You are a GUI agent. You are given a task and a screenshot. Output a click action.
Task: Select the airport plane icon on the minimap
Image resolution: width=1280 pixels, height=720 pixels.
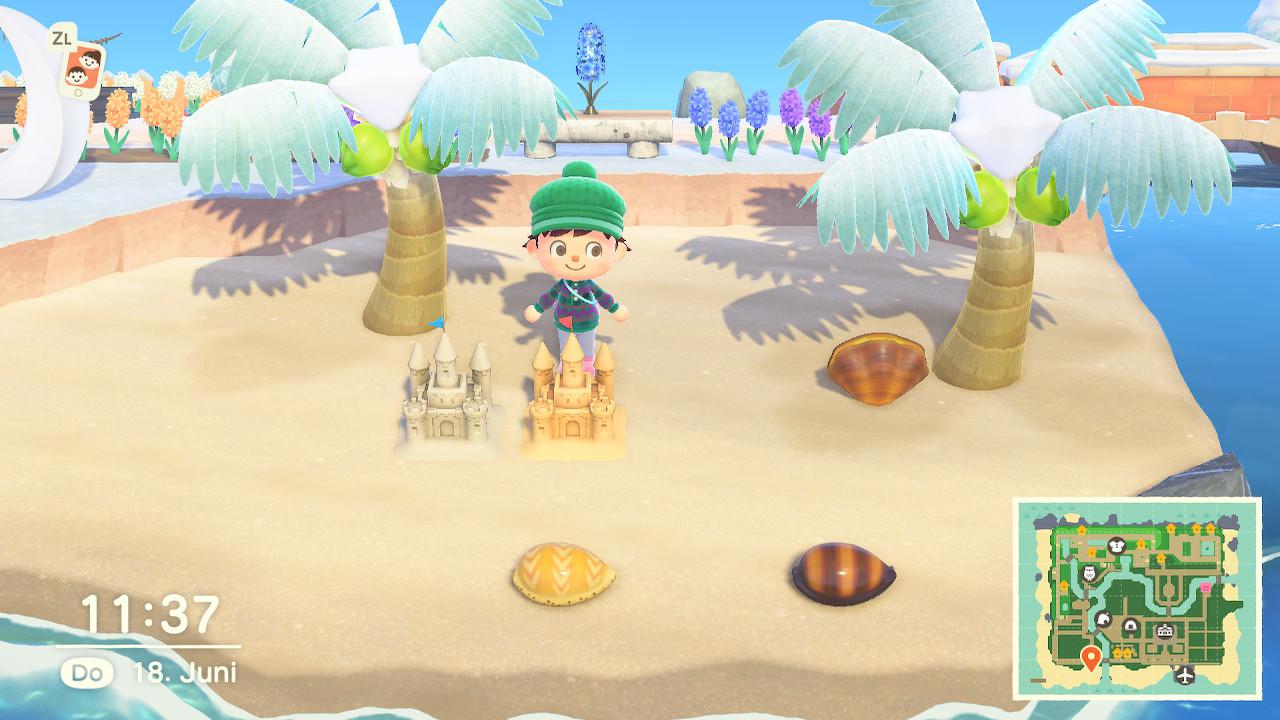tap(1184, 674)
